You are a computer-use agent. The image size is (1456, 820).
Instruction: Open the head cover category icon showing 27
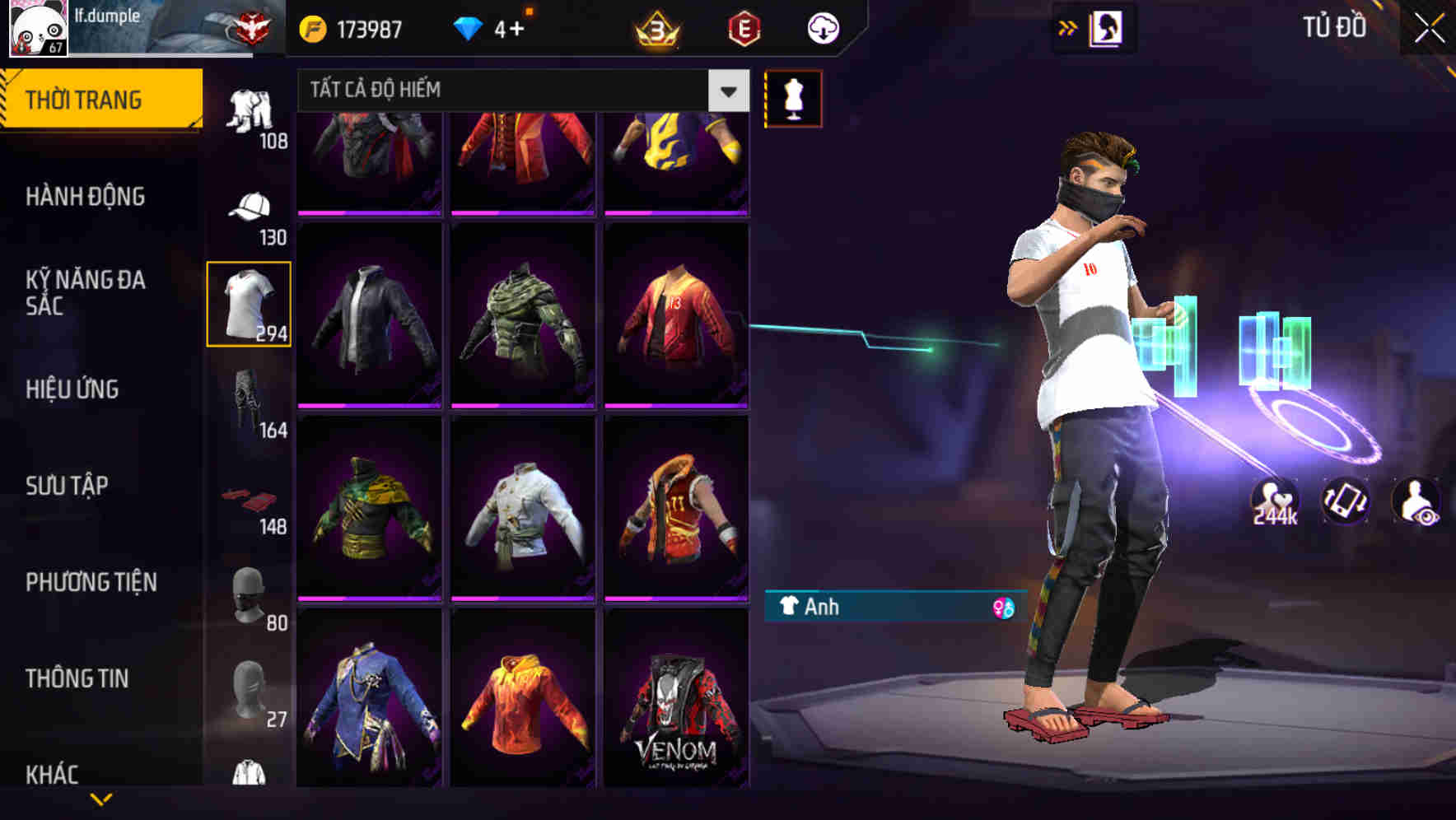pyautogui.click(x=250, y=692)
